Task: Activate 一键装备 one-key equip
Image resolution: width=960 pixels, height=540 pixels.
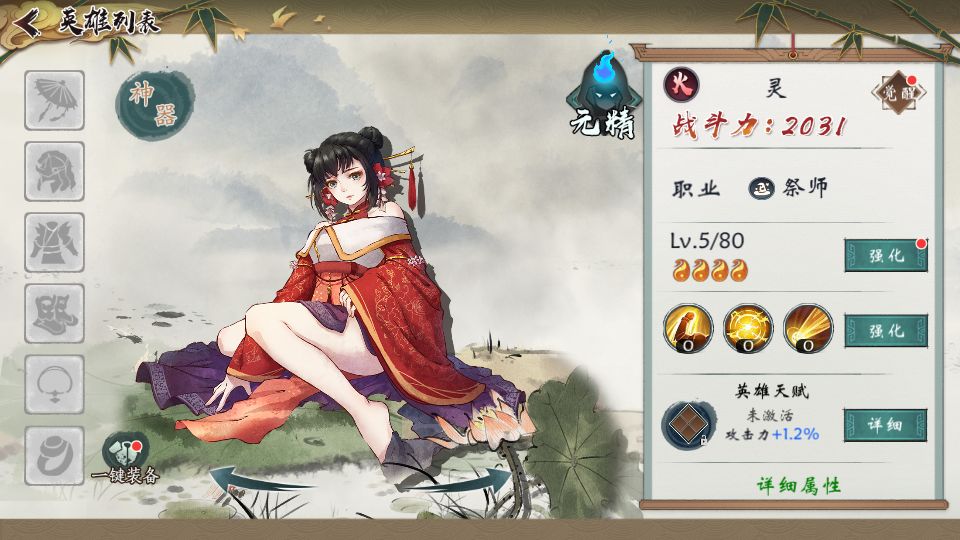Action: click(126, 460)
